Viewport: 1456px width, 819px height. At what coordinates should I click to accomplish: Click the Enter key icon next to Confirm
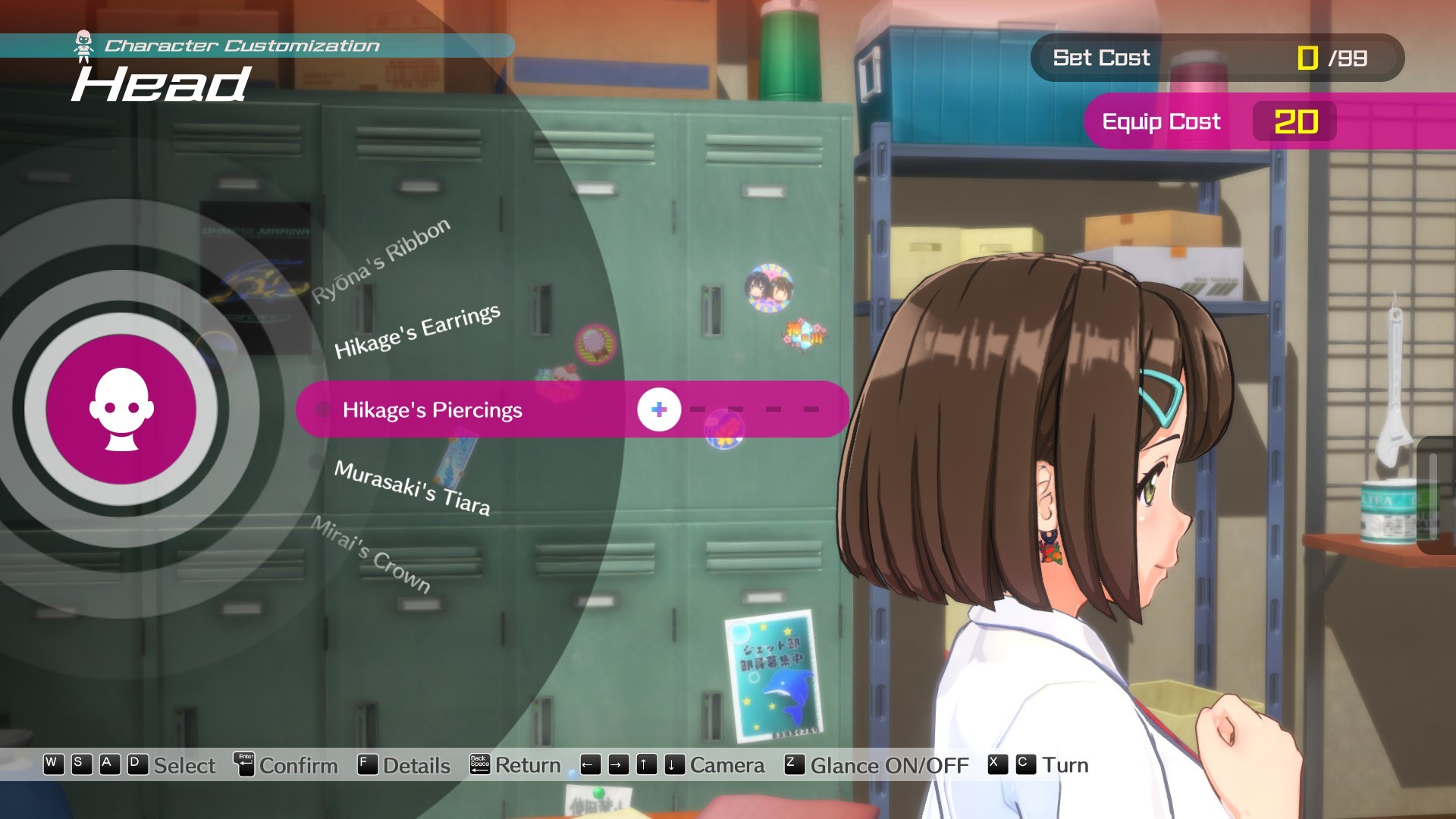pos(244,765)
